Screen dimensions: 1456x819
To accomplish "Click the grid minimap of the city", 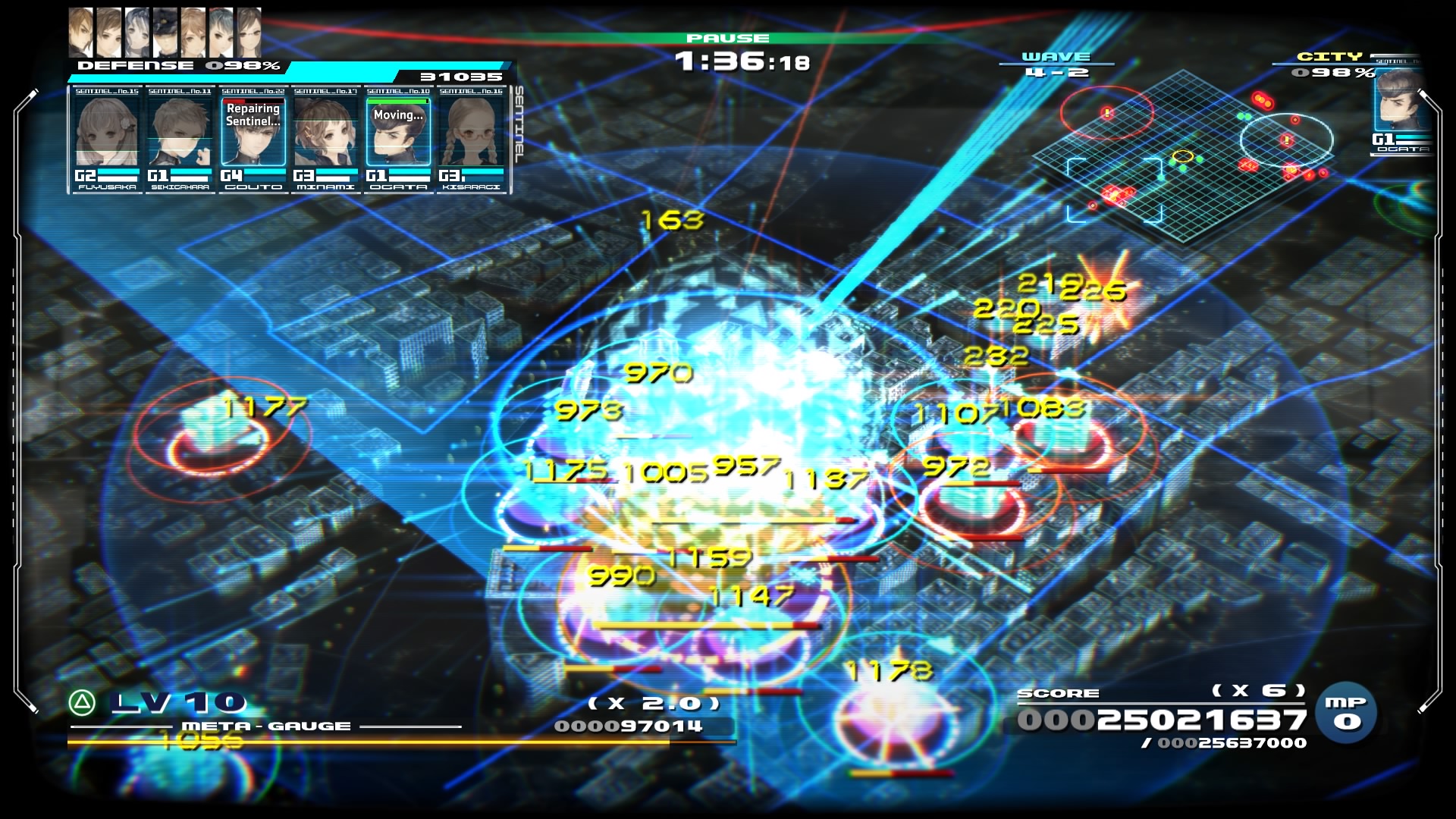I will point(1183,152).
